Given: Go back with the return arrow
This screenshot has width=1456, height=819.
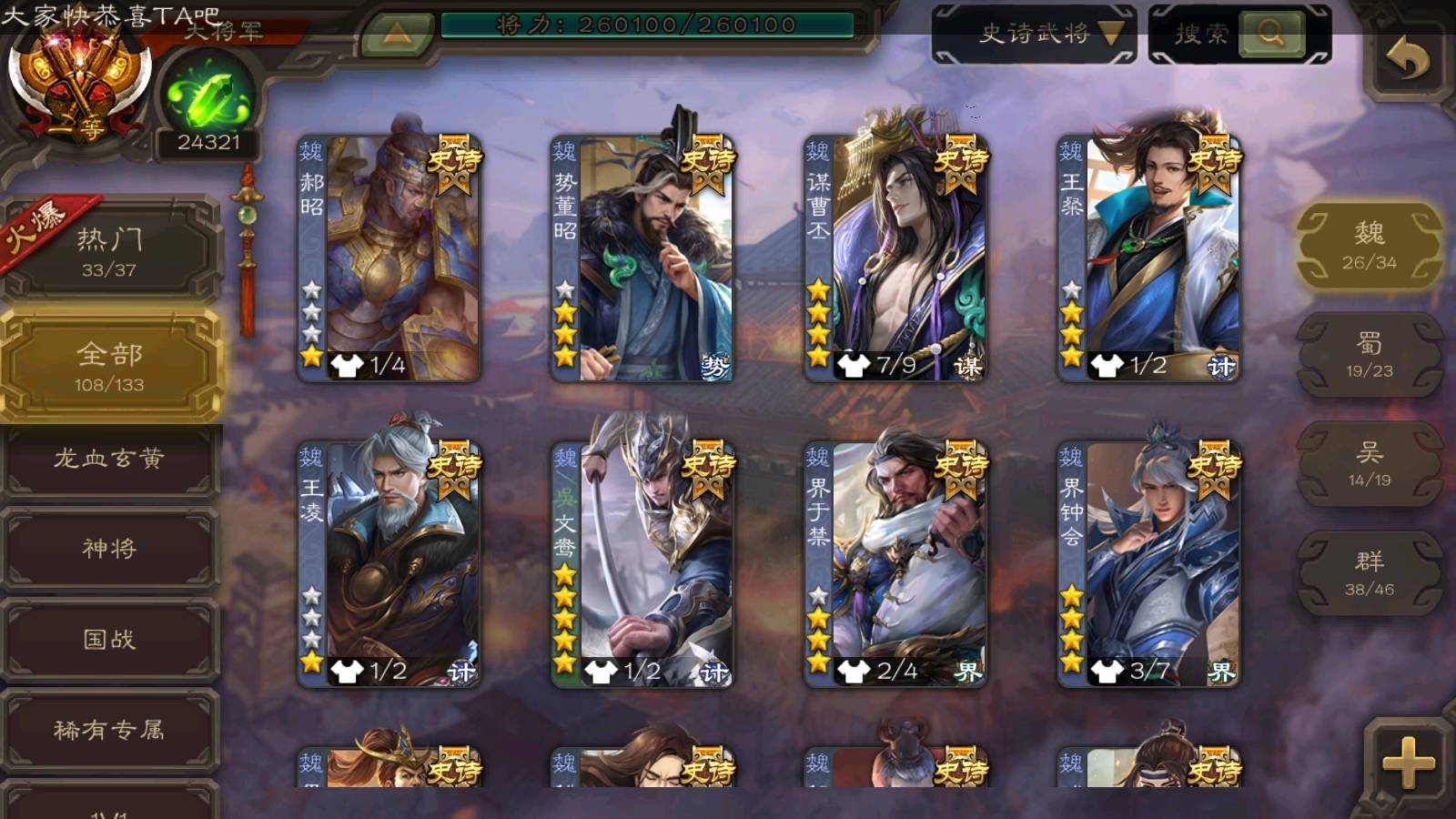Looking at the screenshot, I should pos(1407,60).
